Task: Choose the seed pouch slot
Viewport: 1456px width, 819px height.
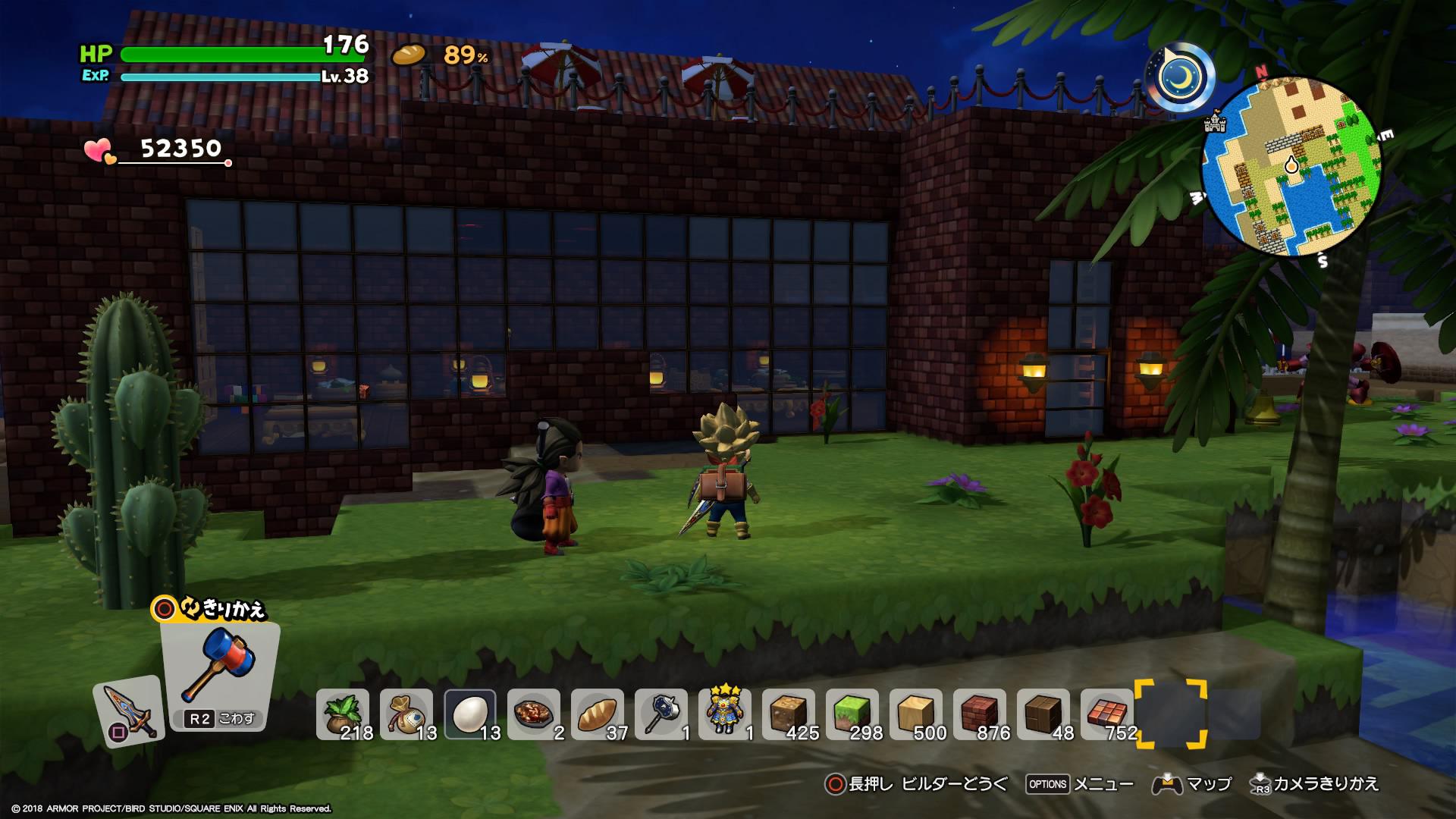Action: 406,714
